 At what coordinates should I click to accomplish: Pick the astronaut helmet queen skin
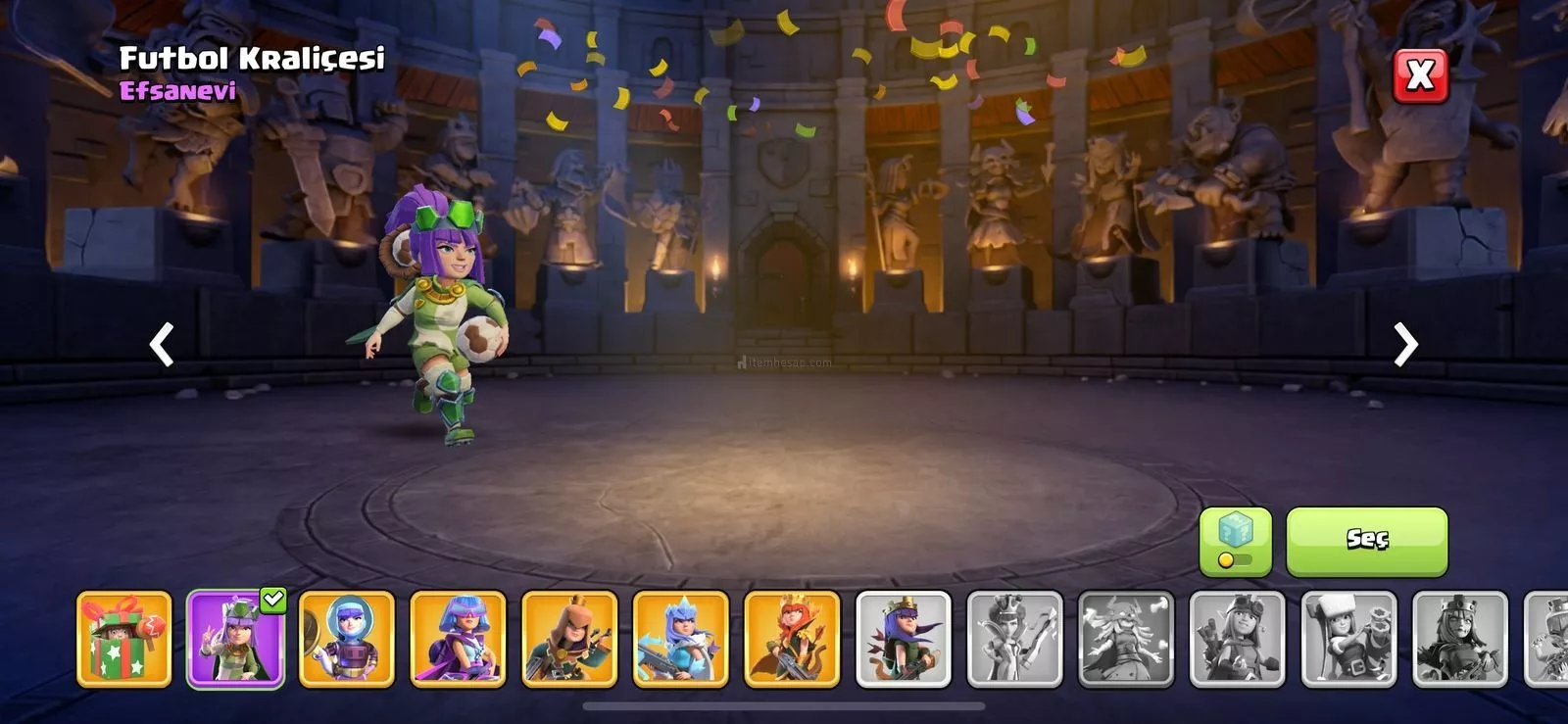pos(347,639)
